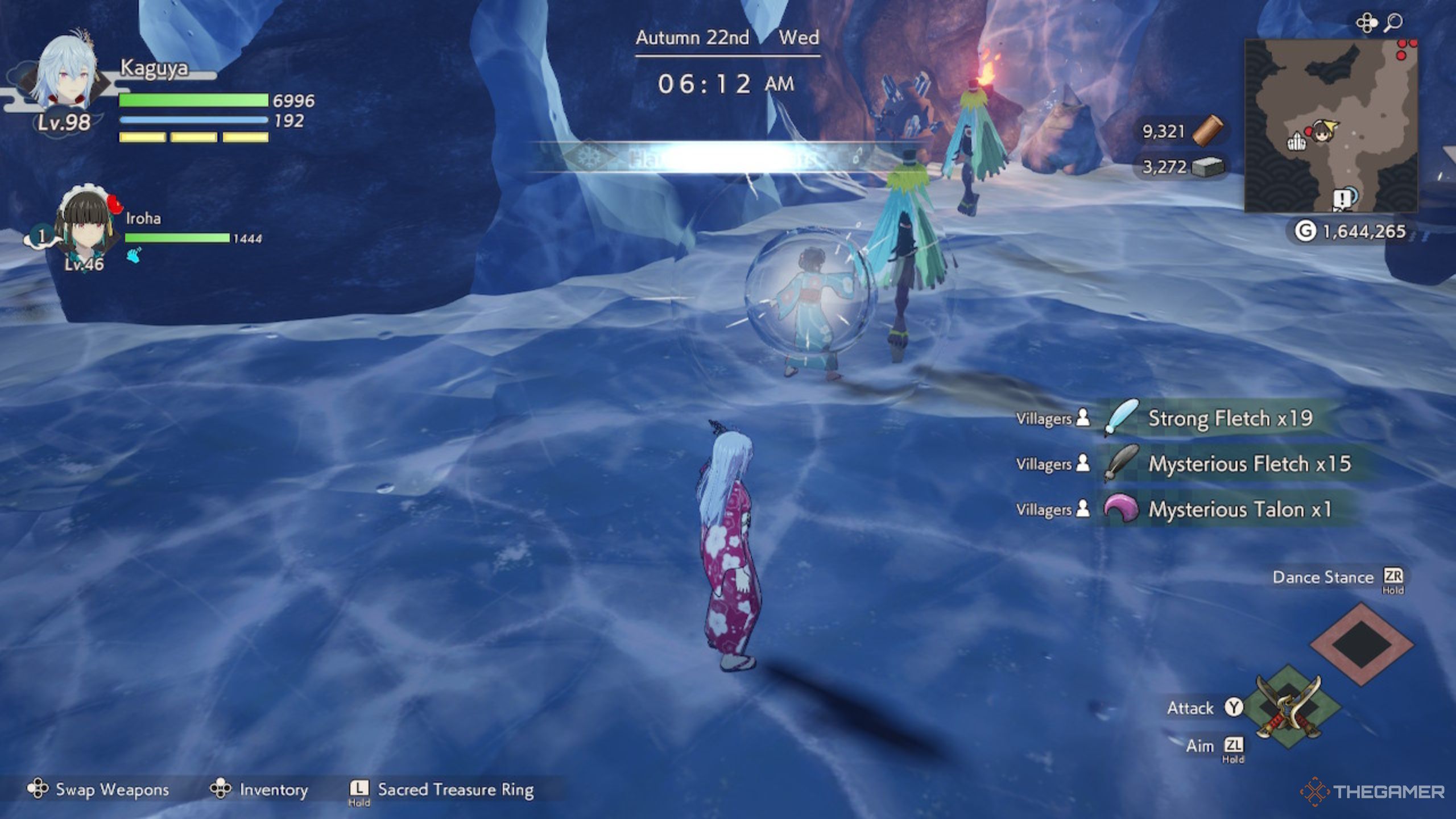Click the wood lumber resource icon
Image resolution: width=1456 pixels, height=819 pixels.
coord(1208,131)
